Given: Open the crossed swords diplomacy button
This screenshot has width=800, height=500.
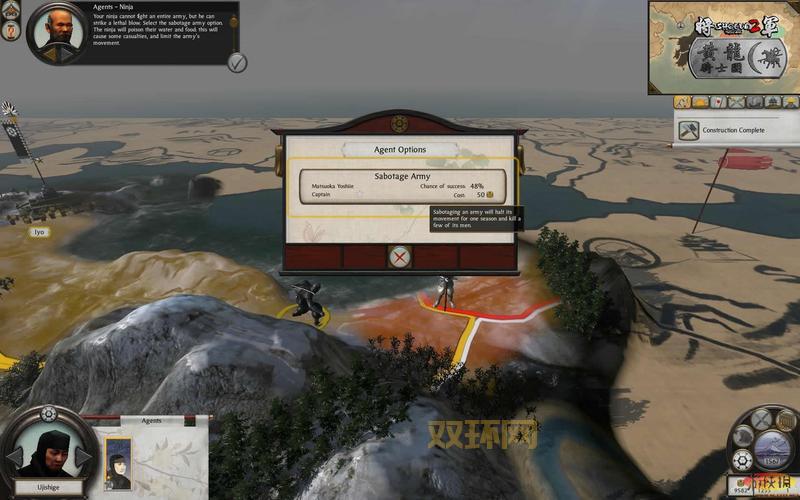Looking at the screenshot, I should 762,419.
